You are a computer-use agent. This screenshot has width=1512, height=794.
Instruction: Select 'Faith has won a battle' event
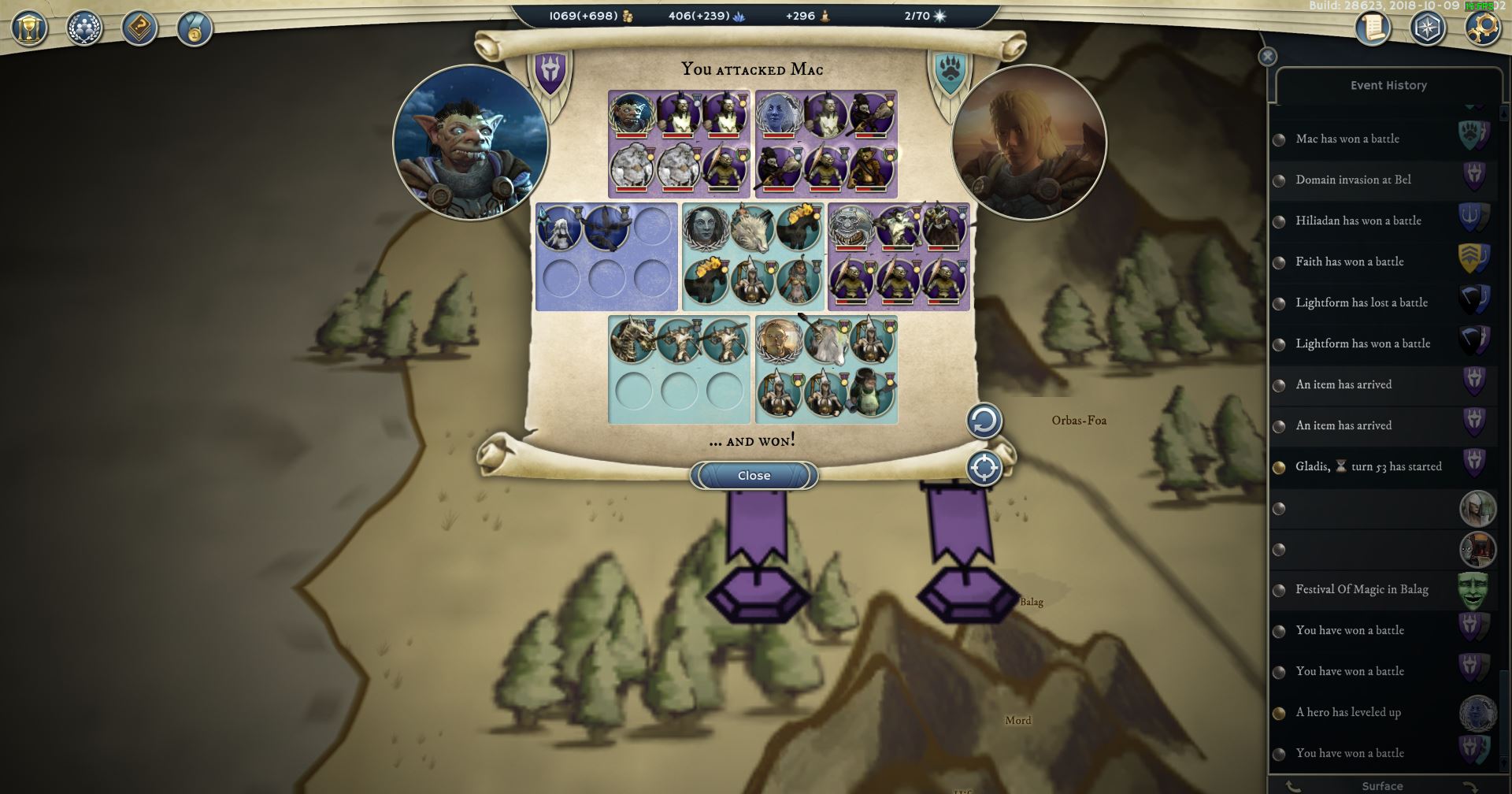tap(1350, 262)
